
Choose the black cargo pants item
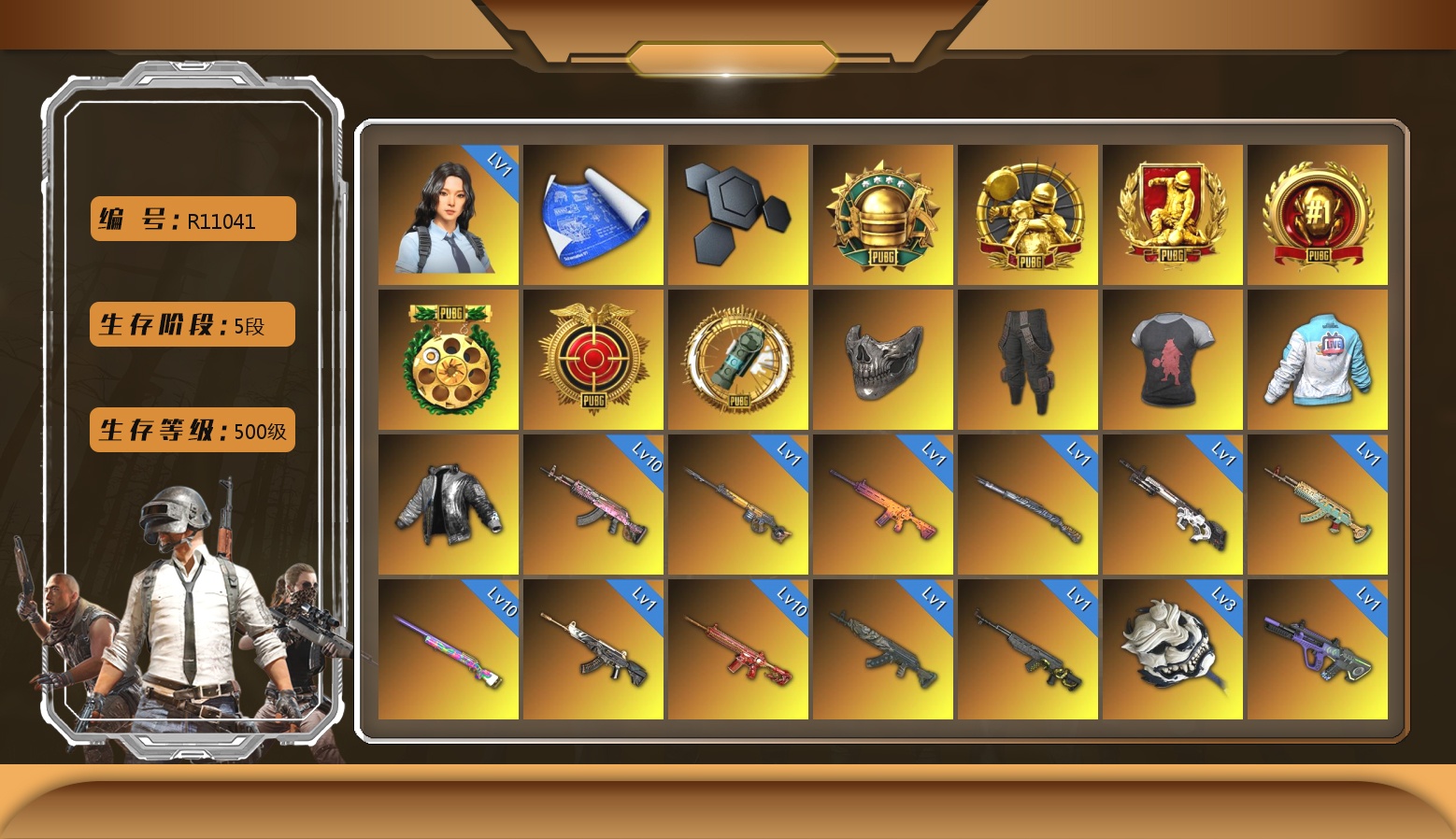tap(1027, 360)
